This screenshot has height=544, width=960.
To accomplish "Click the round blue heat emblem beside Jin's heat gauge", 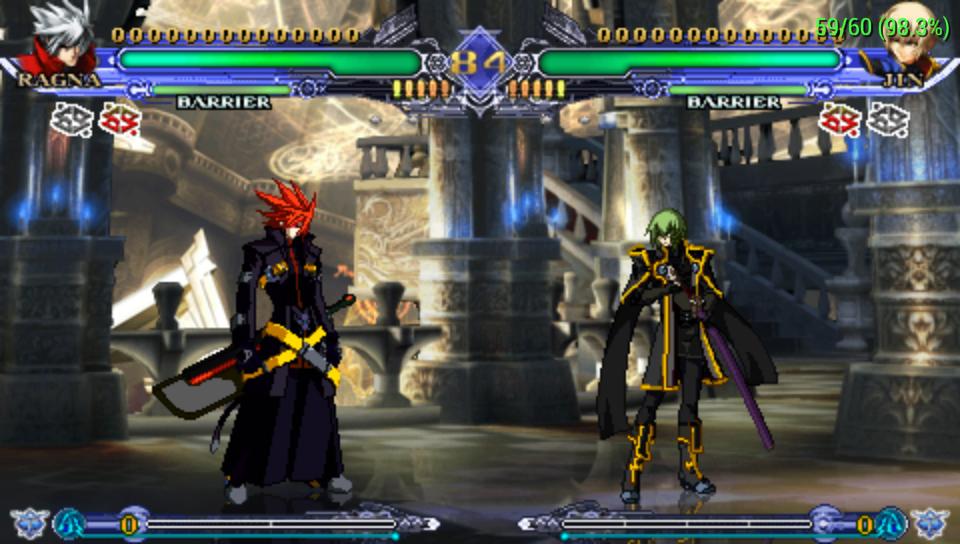I will click(x=891, y=523).
